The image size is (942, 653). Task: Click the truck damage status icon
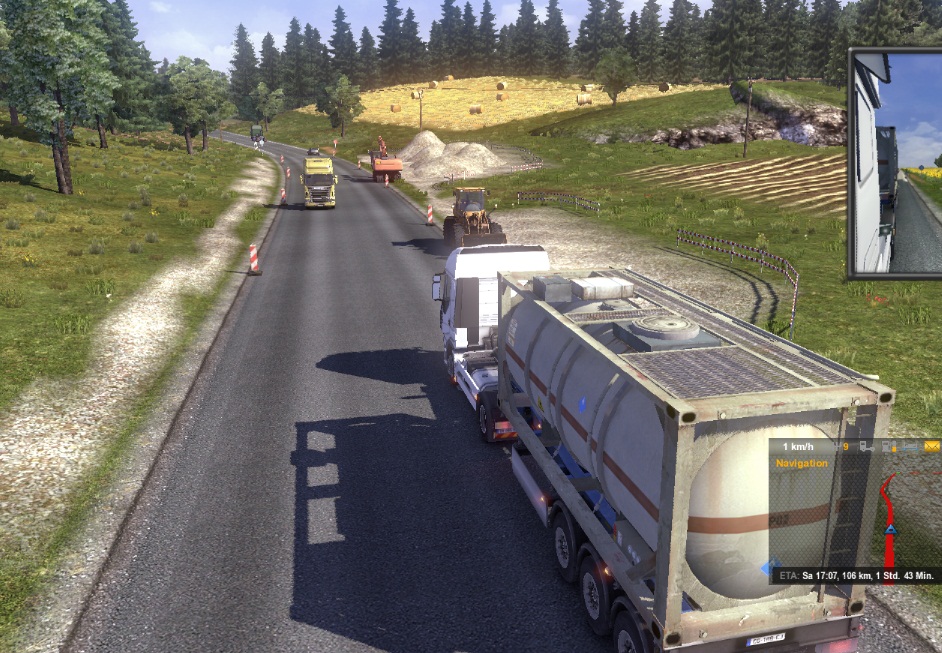point(866,447)
